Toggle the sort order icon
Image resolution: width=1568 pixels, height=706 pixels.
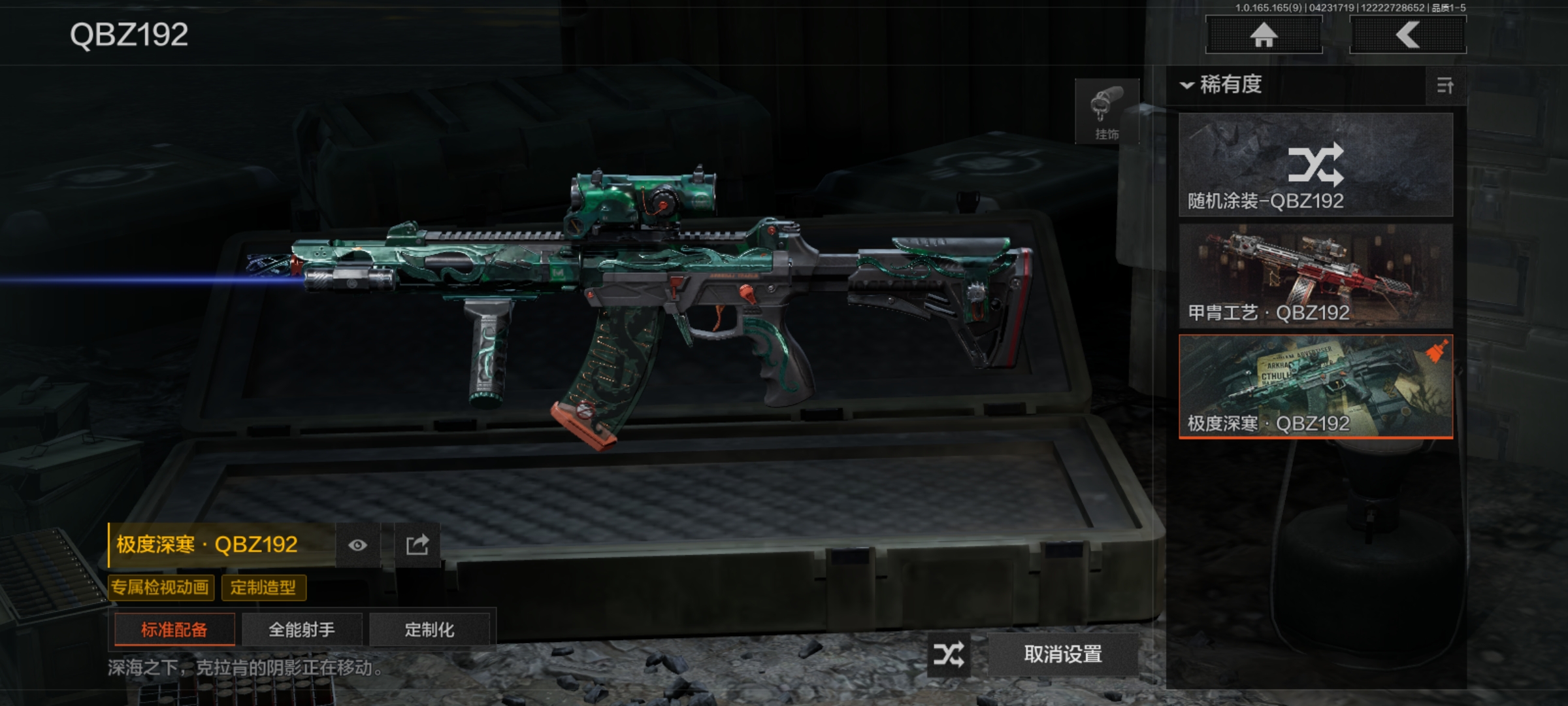tap(1445, 86)
